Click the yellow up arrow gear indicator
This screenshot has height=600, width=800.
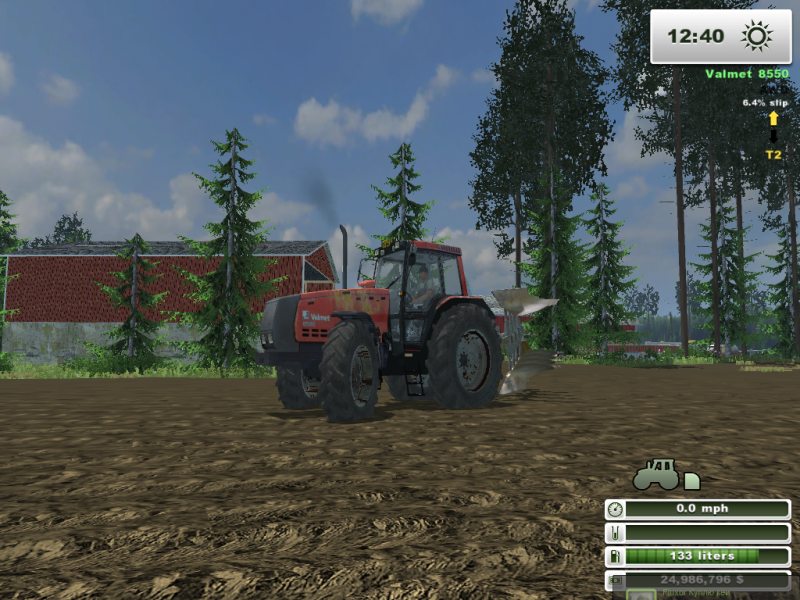773,119
